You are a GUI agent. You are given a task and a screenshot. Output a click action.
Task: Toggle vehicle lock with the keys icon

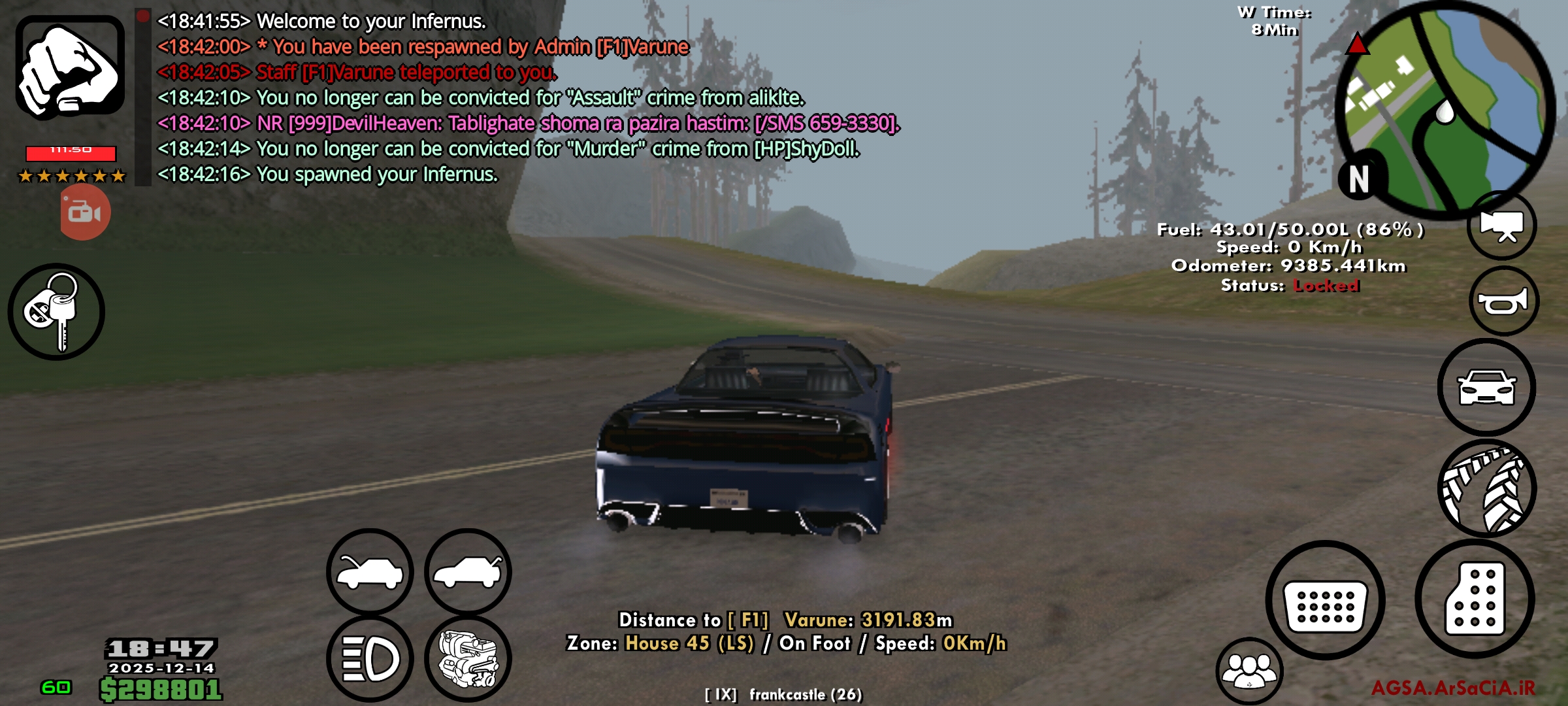click(x=57, y=312)
